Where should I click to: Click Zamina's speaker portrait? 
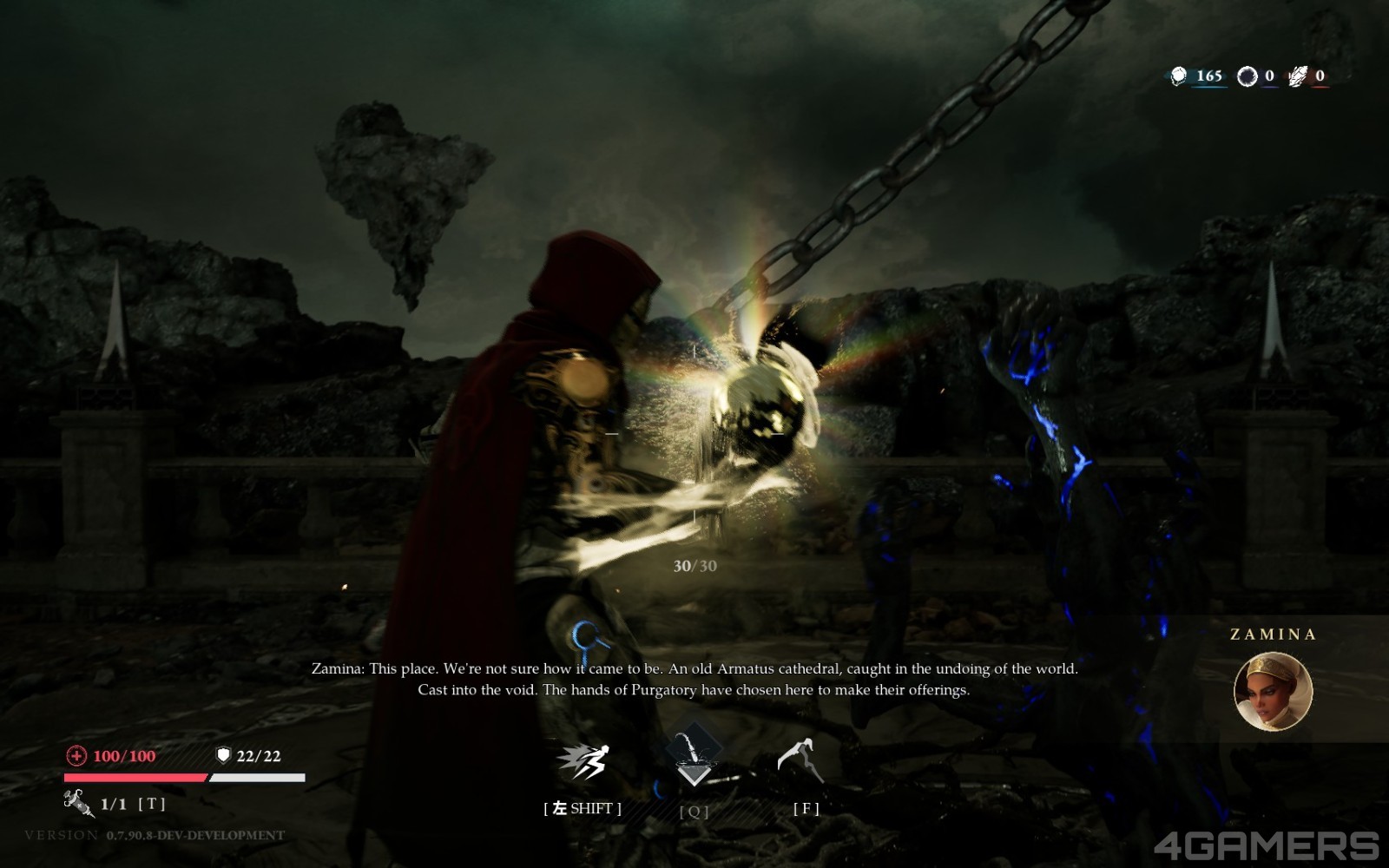(1273, 691)
